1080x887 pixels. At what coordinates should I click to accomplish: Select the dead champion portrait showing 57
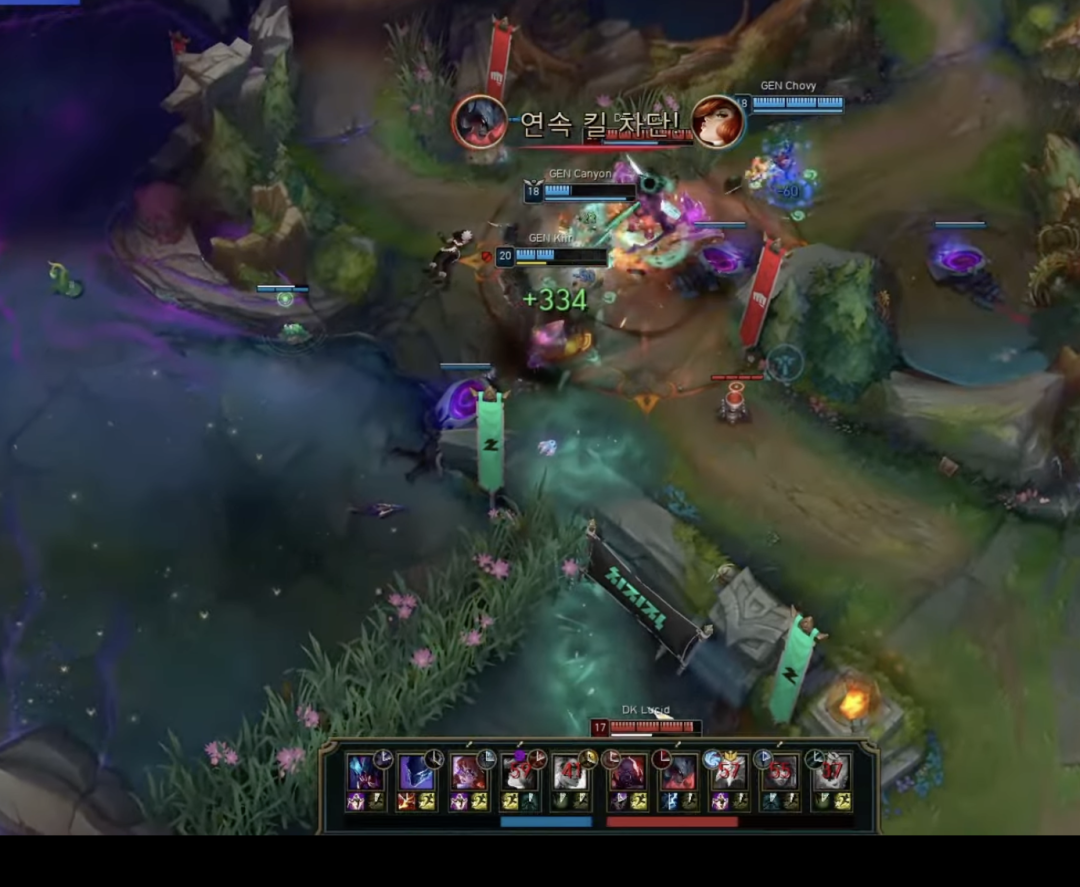click(729, 772)
